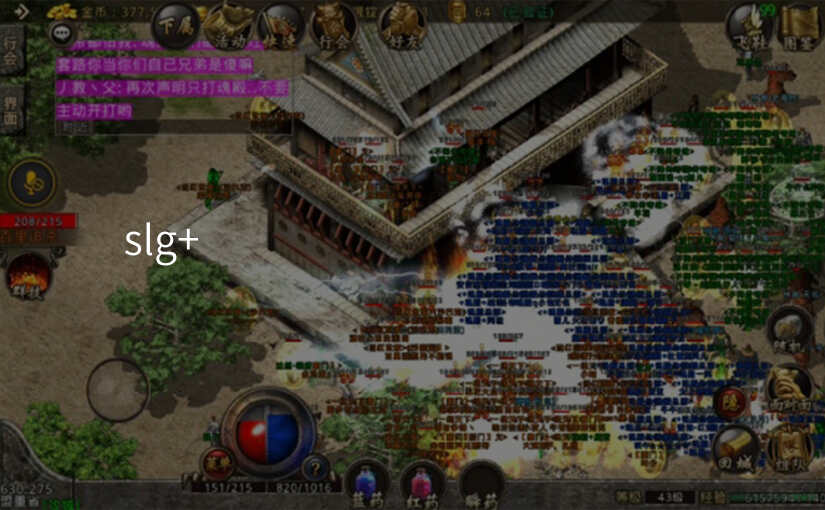Select the 界面 side tab
This screenshot has height=510, width=825.
[11, 109]
